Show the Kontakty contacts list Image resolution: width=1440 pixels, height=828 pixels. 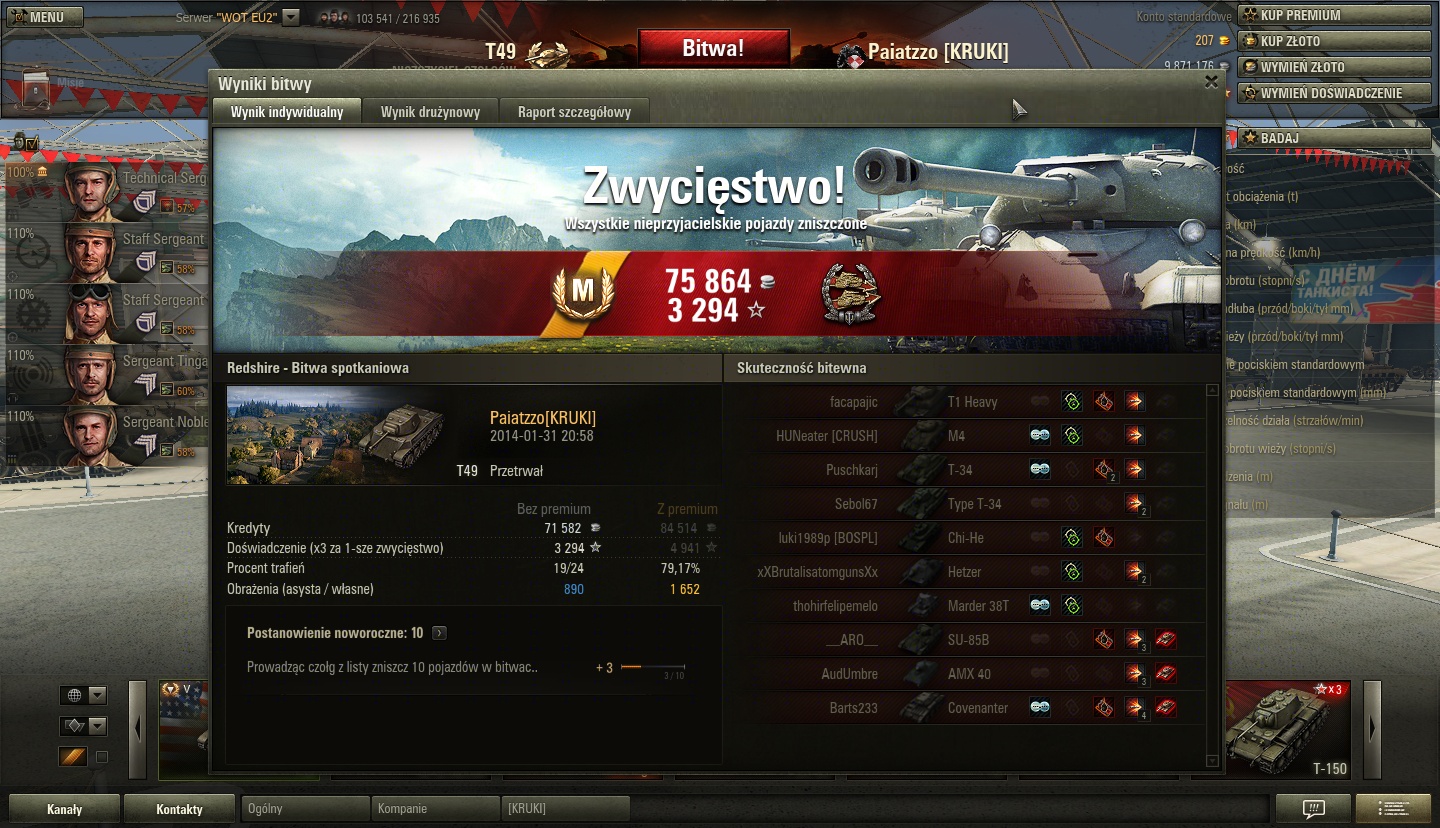tap(179, 809)
